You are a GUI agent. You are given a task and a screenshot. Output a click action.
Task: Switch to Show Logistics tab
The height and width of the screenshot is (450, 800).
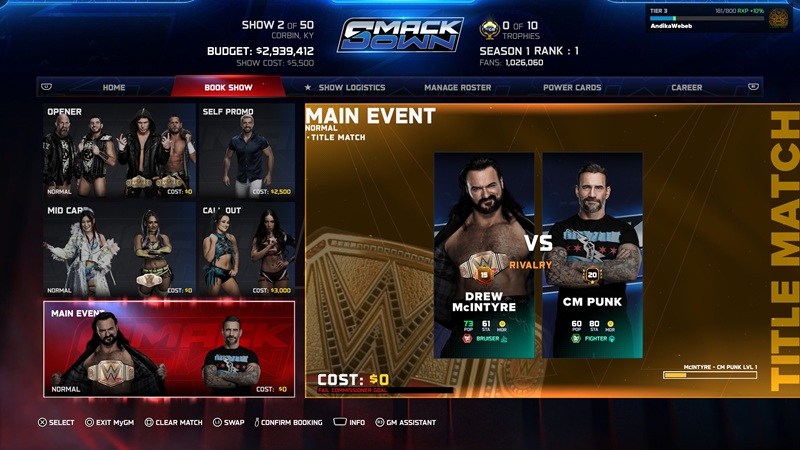(x=345, y=87)
